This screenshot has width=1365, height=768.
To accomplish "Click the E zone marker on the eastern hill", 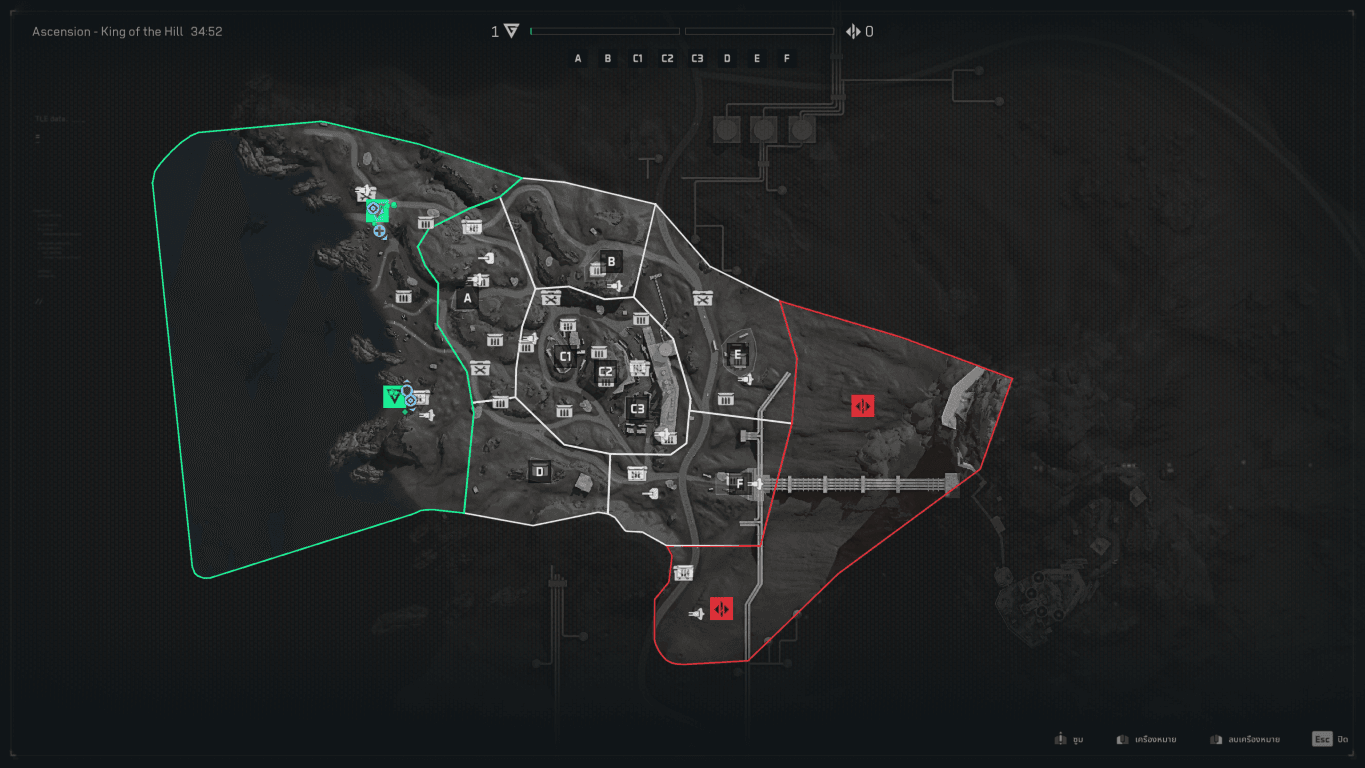I will click(x=737, y=354).
